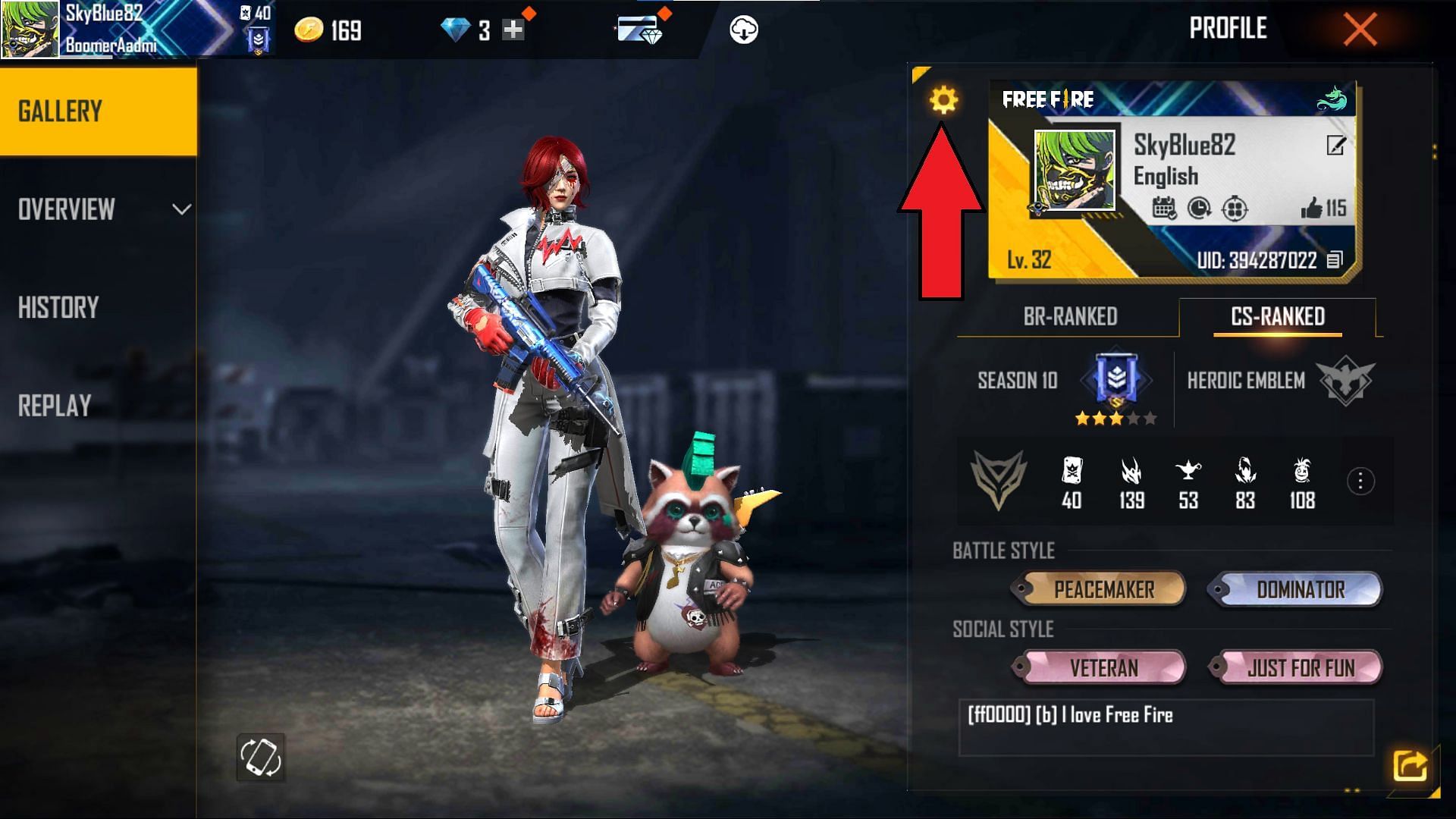Open the cloud download icon
The image size is (1456, 819).
tap(743, 30)
